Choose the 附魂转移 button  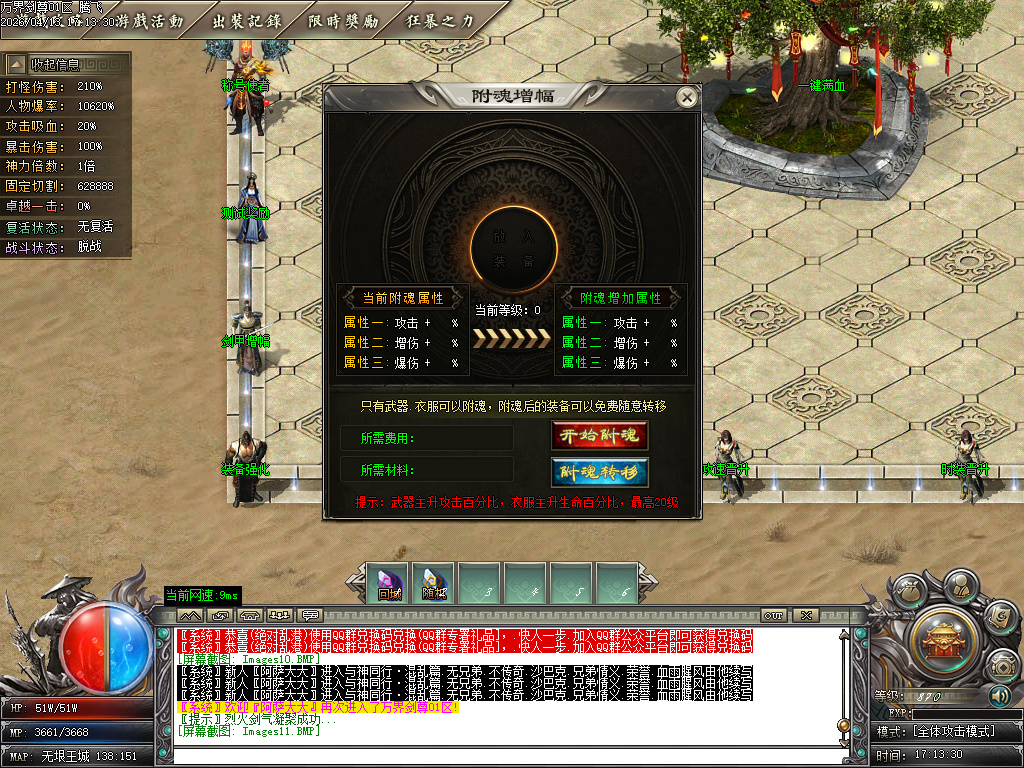599,472
